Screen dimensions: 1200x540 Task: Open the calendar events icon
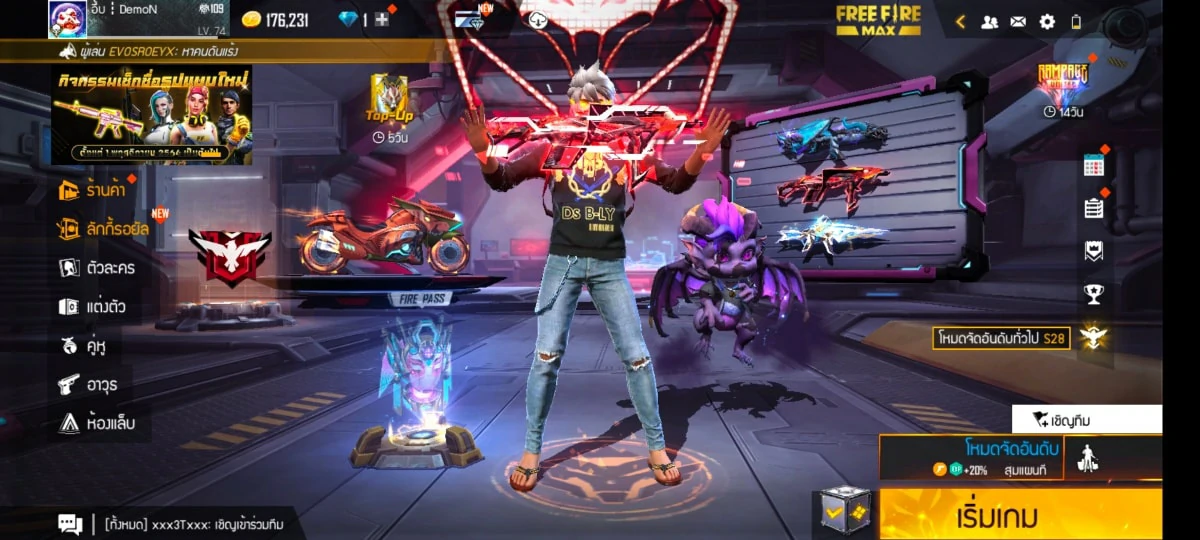point(1093,167)
